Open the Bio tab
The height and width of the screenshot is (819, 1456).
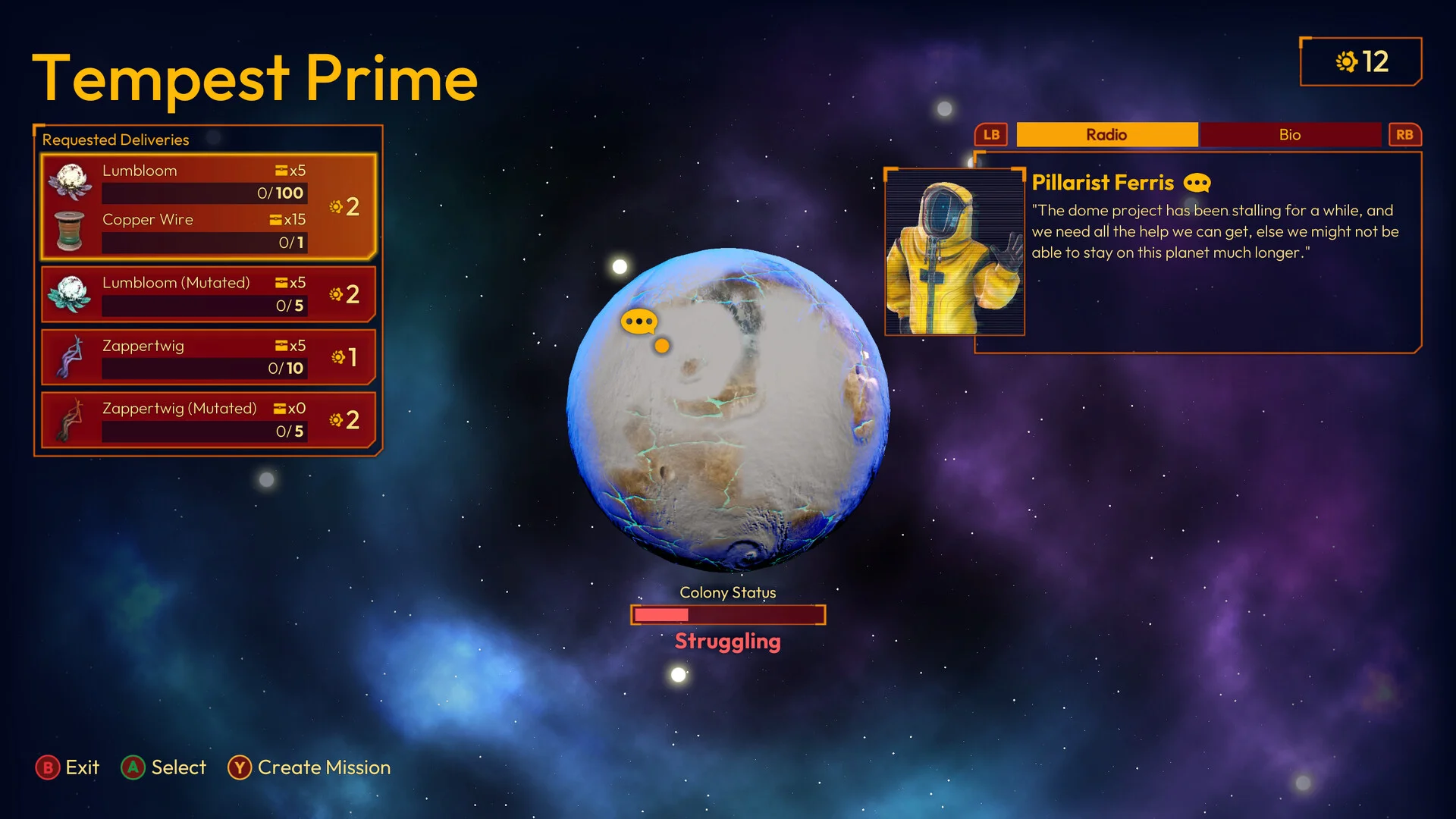[x=1289, y=134]
